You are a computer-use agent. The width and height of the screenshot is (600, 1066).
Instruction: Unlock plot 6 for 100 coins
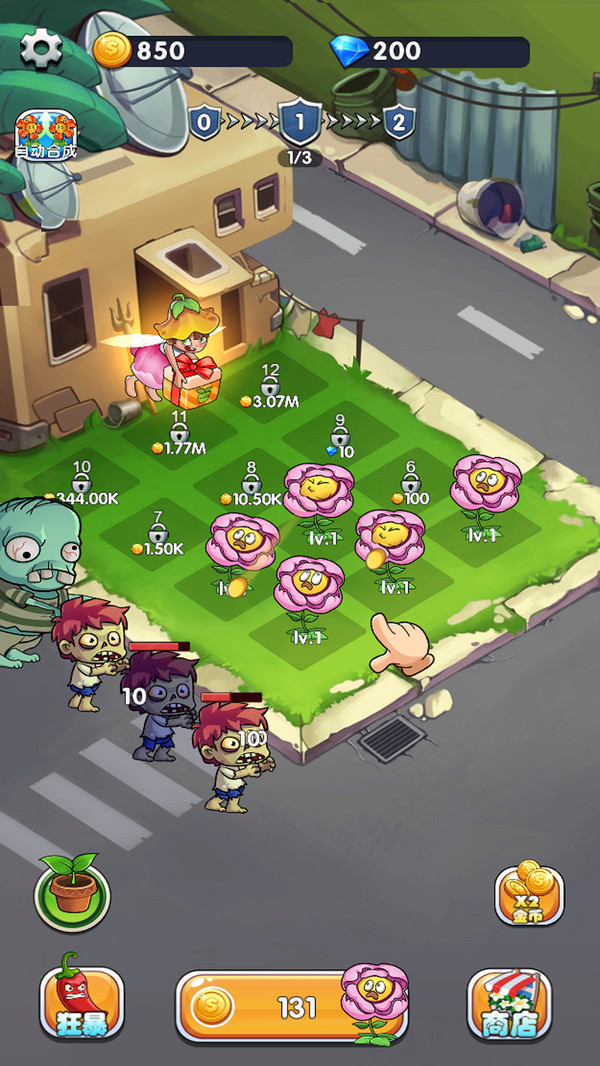(410, 484)
